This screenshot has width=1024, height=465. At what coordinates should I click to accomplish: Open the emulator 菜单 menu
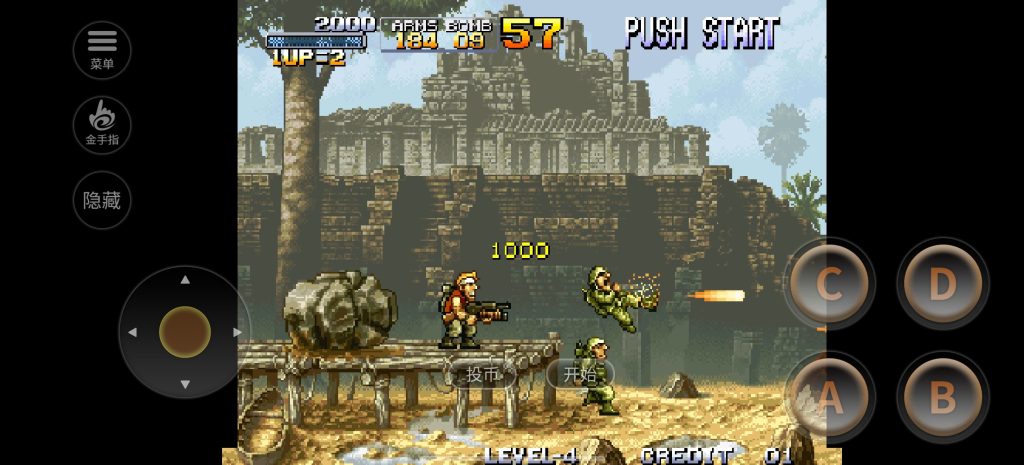102,50
